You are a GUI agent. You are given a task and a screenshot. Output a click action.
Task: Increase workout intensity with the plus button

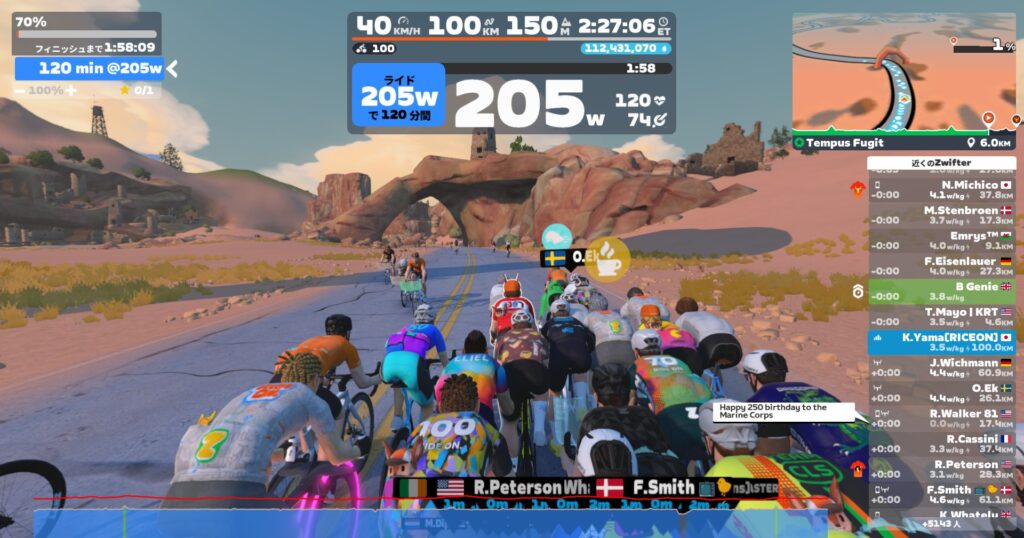coord(72,90)
